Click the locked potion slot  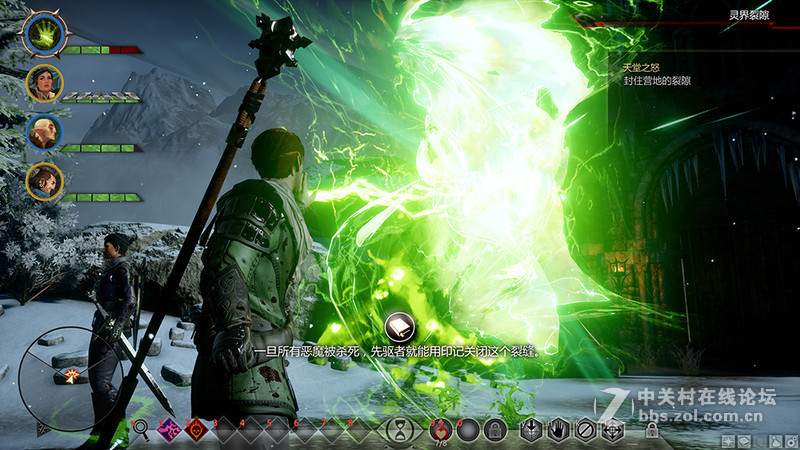[493, 430]
